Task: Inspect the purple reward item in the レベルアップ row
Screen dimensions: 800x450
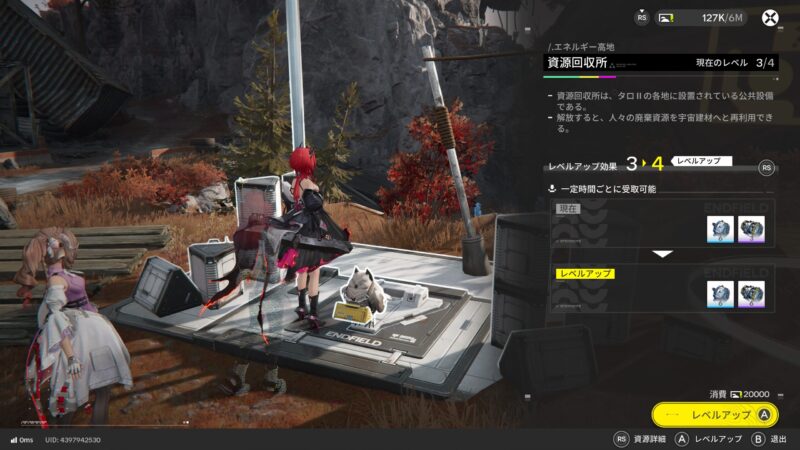Action: [751, 294]
